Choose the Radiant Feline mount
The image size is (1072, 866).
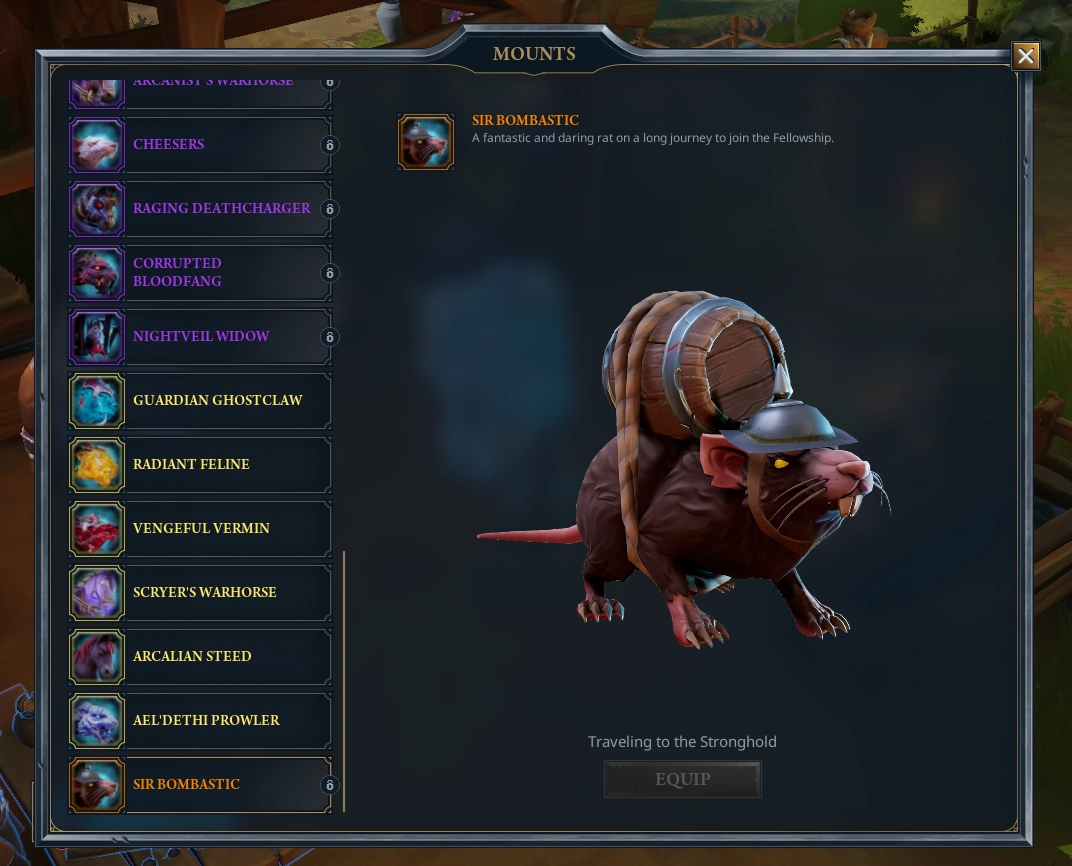pos(200,465)
